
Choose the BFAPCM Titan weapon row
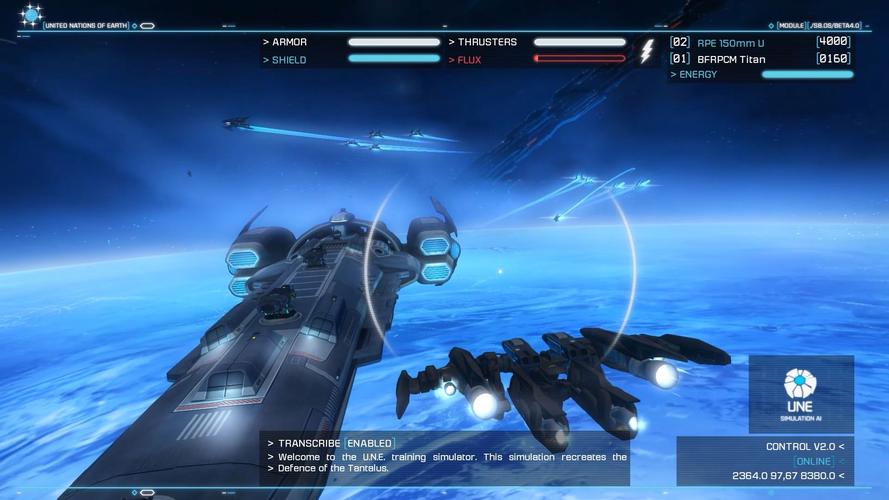coord(760,59)
